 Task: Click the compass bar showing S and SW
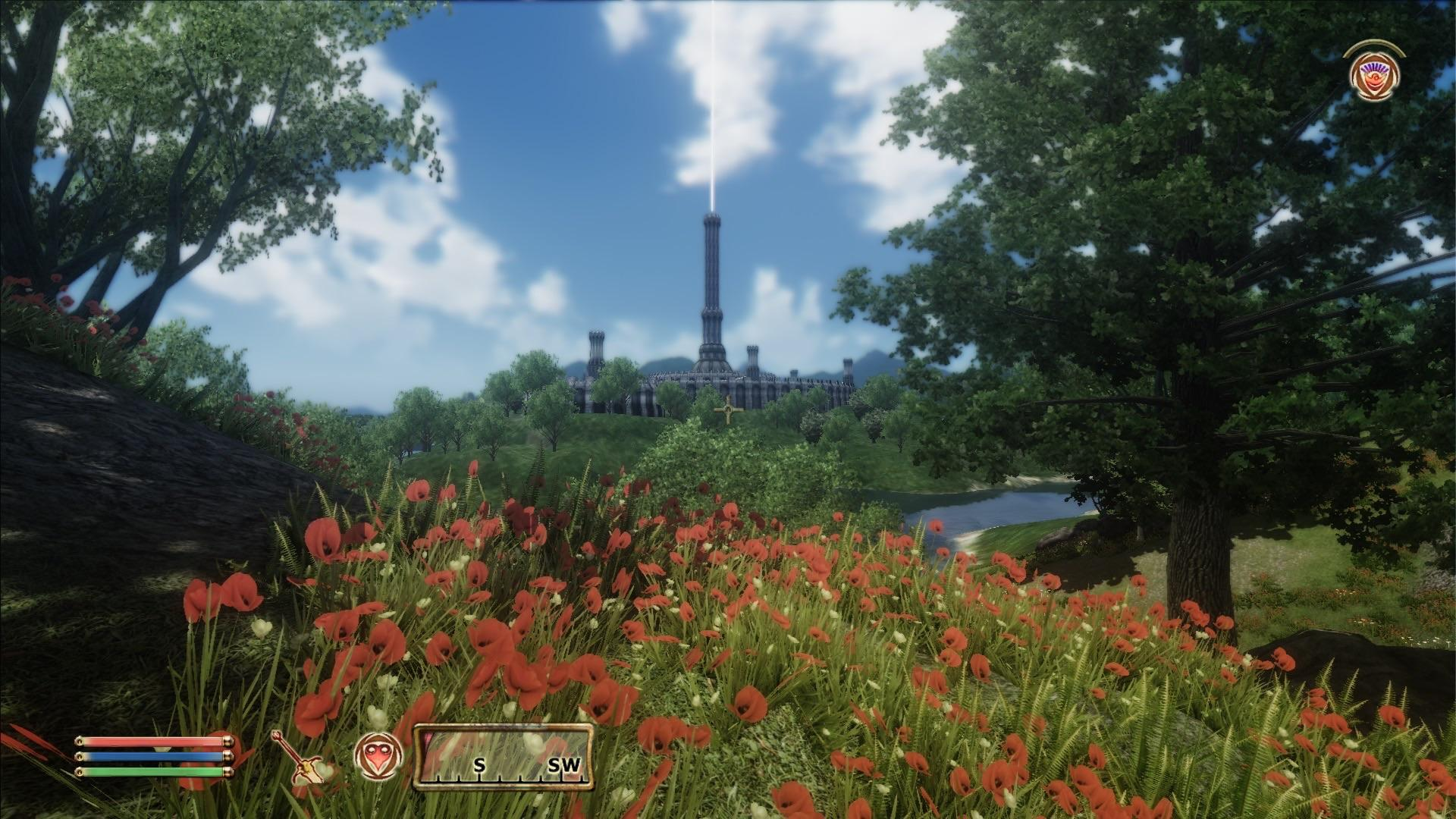[503, 756]
